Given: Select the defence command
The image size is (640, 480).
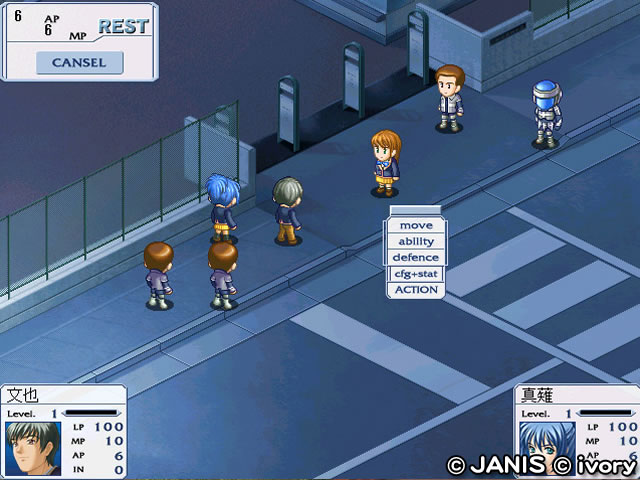Looking at the screenshot, I should [x=415, y=258].
